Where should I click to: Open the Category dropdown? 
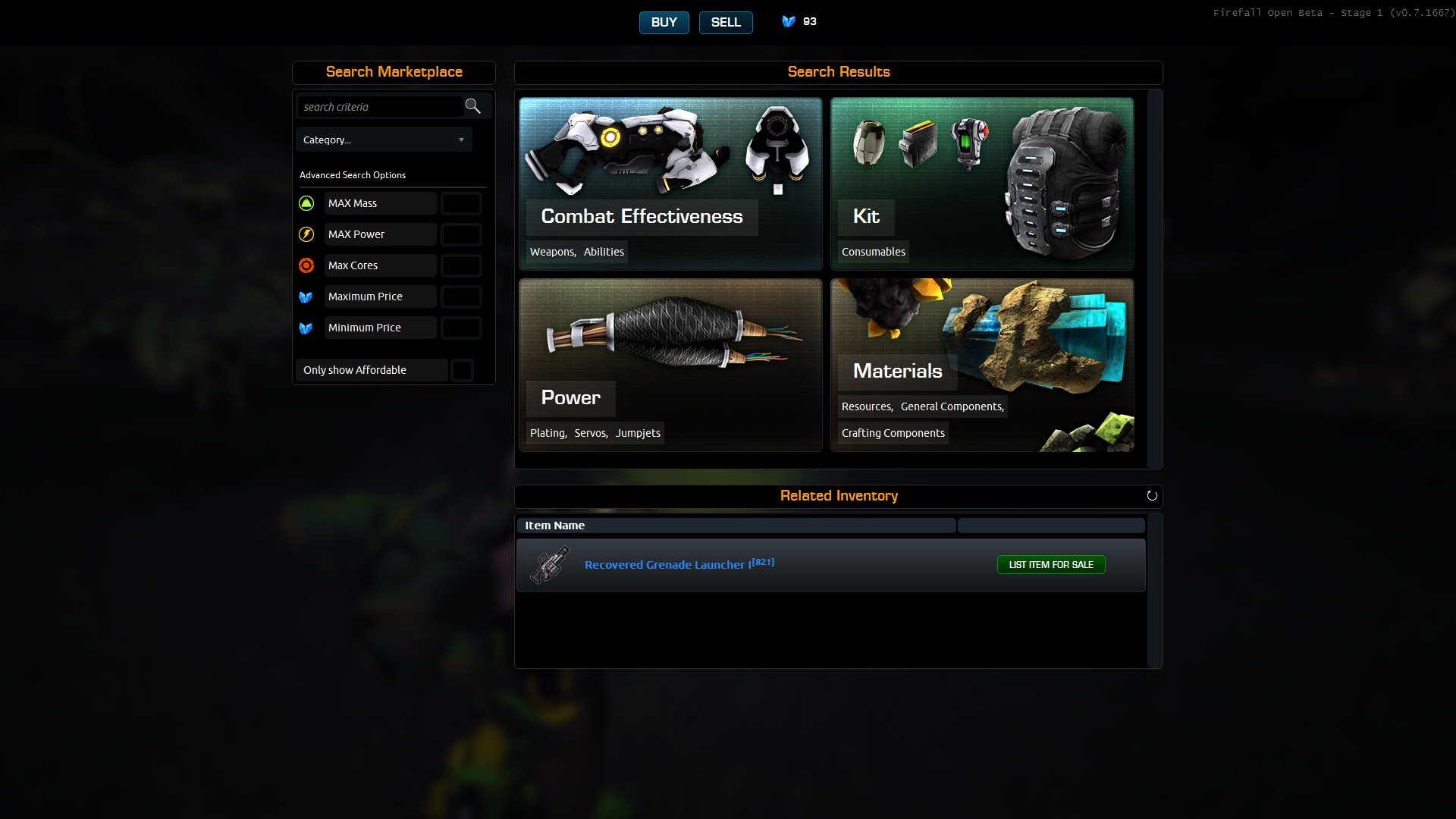point(384,140)
